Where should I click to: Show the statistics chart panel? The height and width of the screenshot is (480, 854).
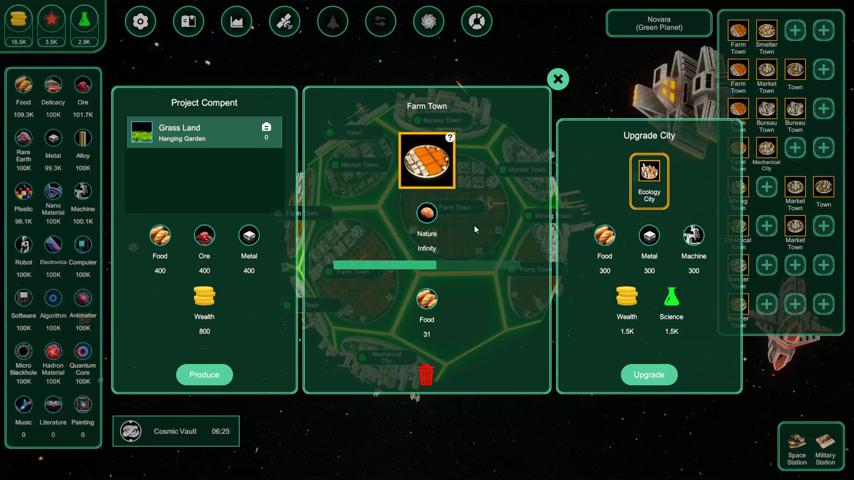pyautogui.click(x=237, y=21)
